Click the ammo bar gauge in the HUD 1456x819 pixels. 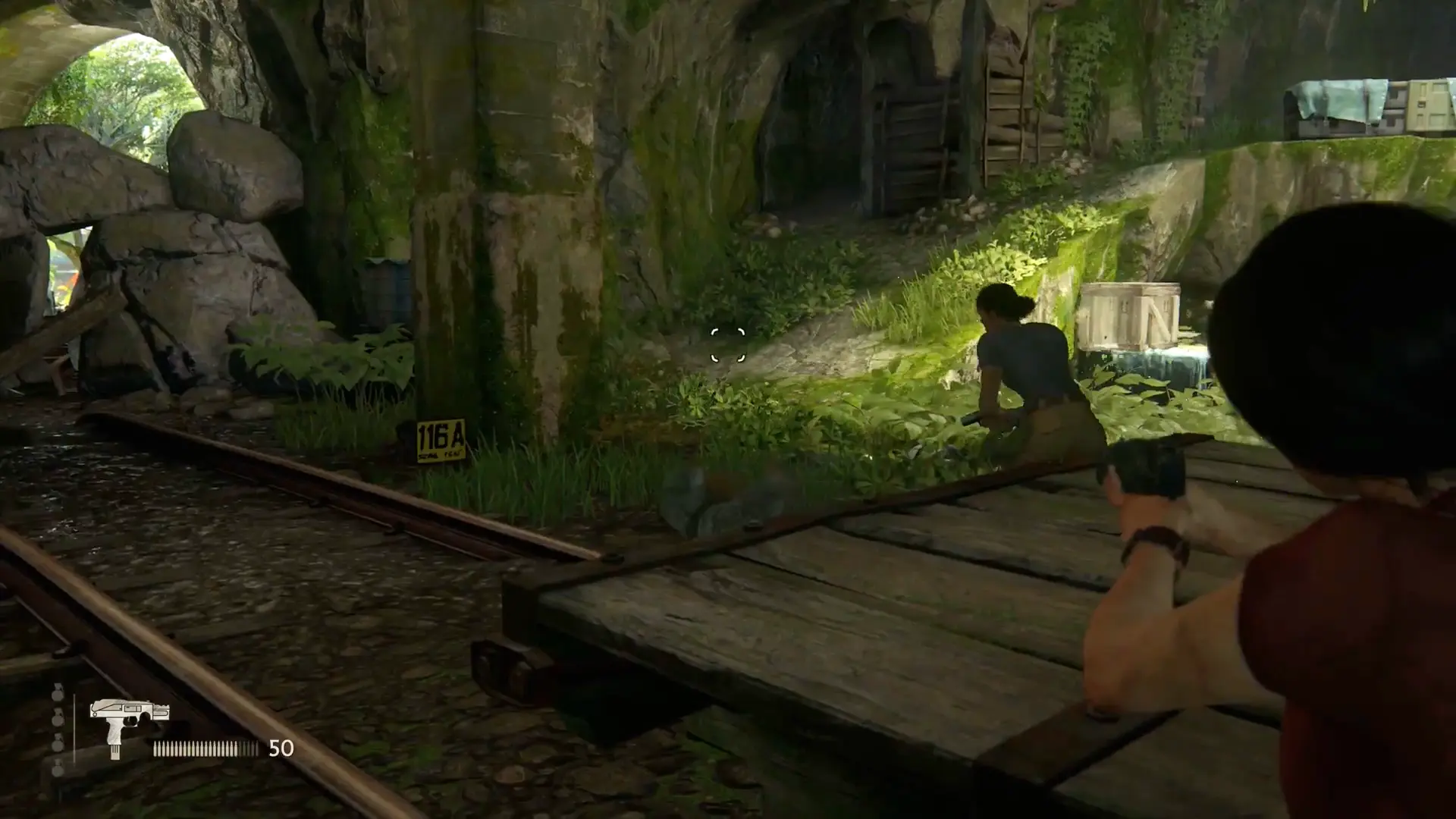coord(205,749)
